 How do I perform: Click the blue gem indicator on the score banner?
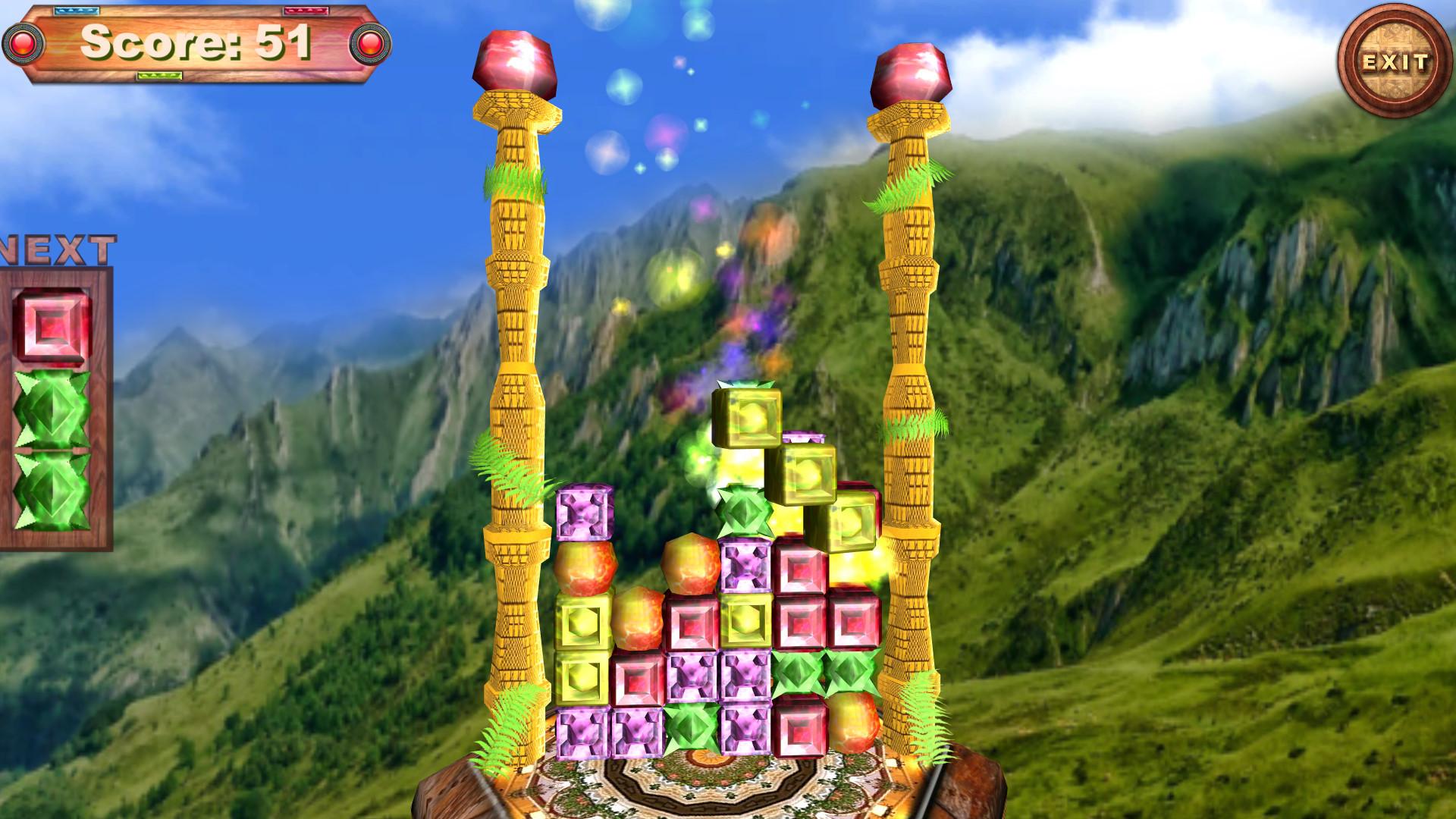tap(76, 10)
